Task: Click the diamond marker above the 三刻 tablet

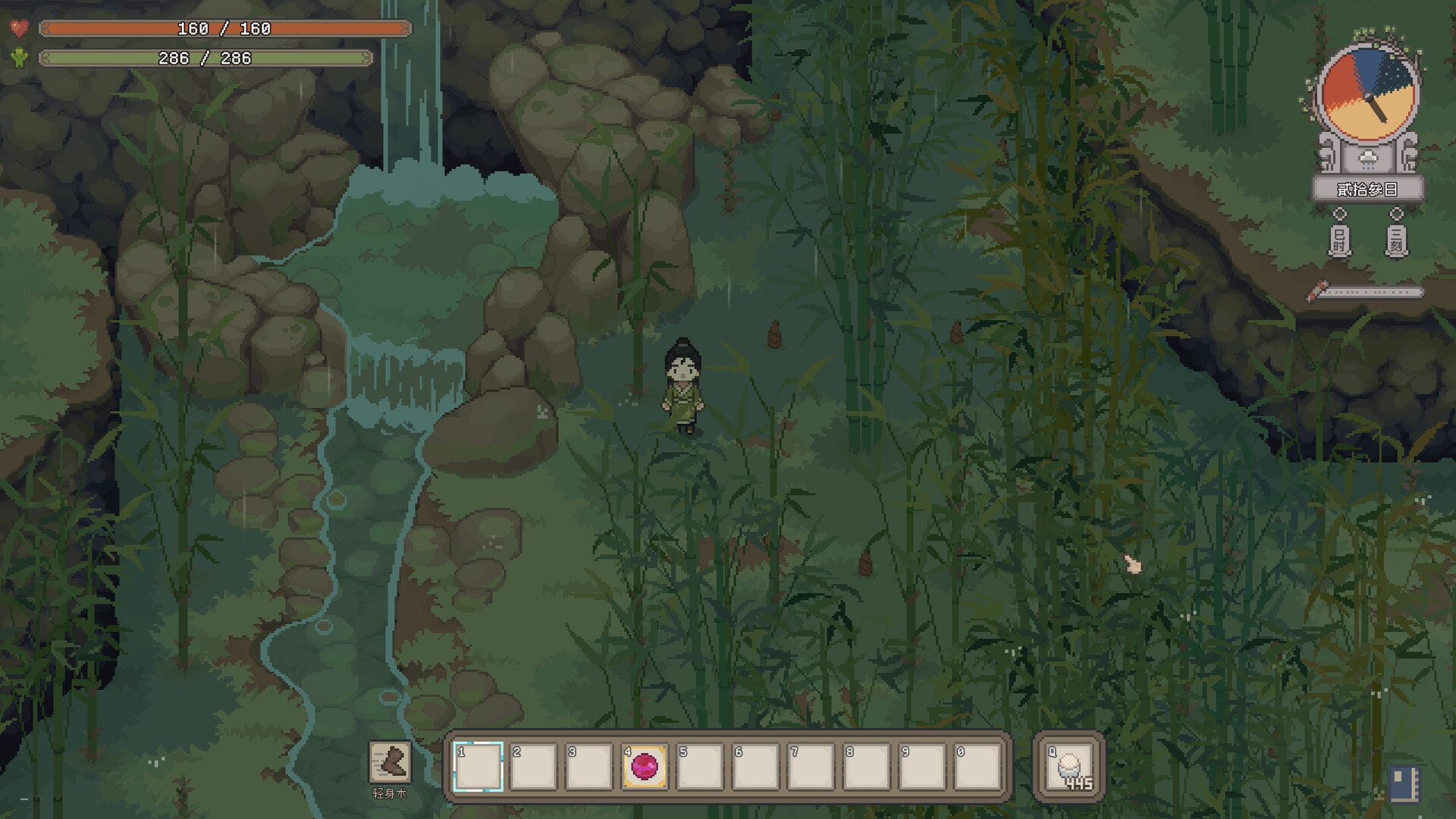Action: pos(1396,213)
